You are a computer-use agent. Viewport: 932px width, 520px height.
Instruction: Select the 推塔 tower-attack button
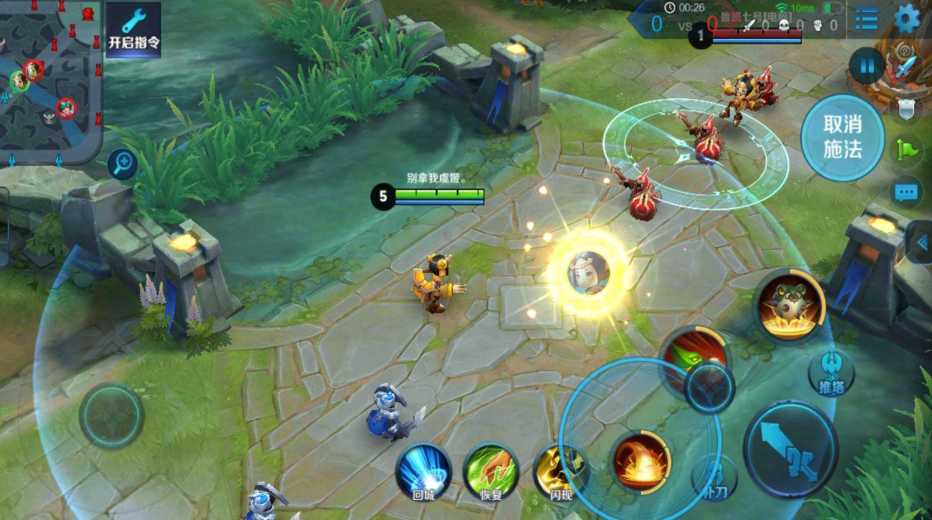click(831, 372)
